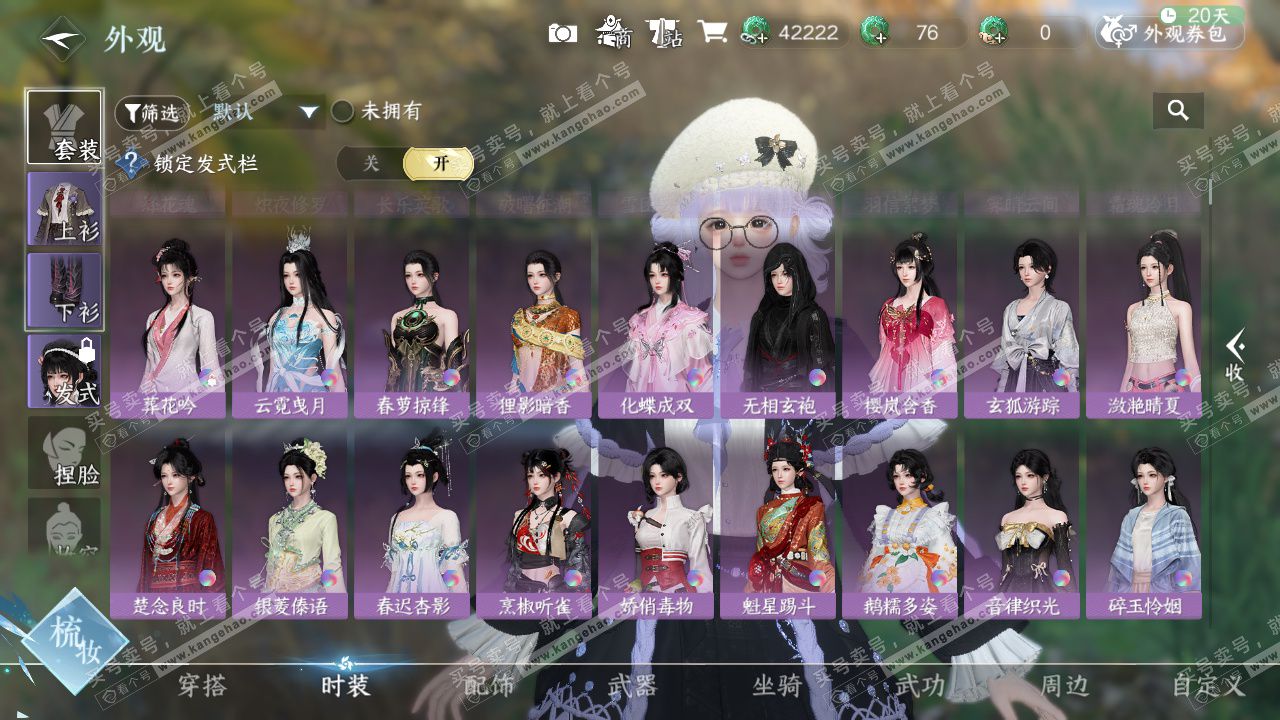The width and height of the screenshot is (1280, 720).
Task: Switch to the 坐骑 mounts tab
Action: pos(777,686)
